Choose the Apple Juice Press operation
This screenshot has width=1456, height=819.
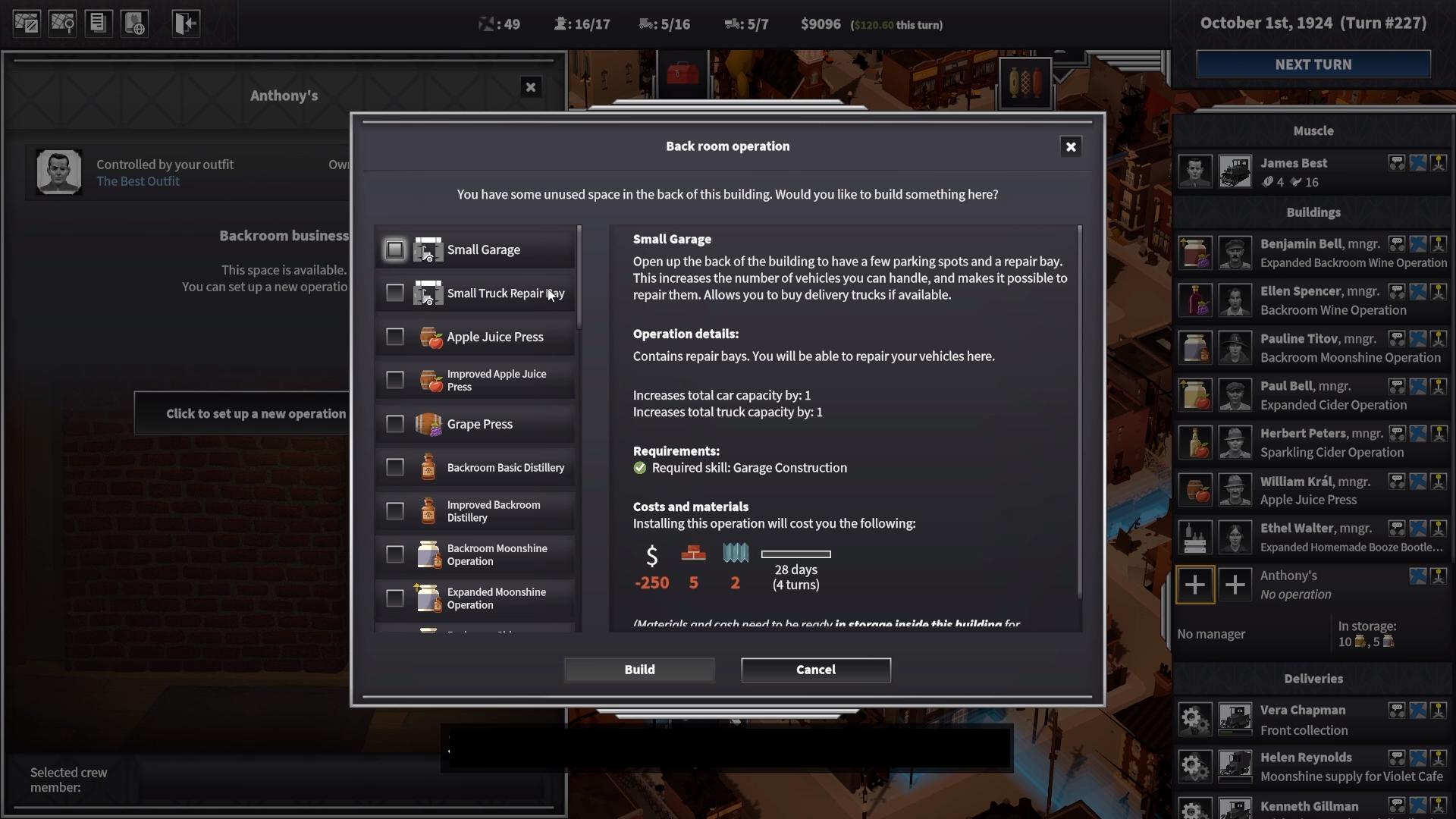pos(395,337)
